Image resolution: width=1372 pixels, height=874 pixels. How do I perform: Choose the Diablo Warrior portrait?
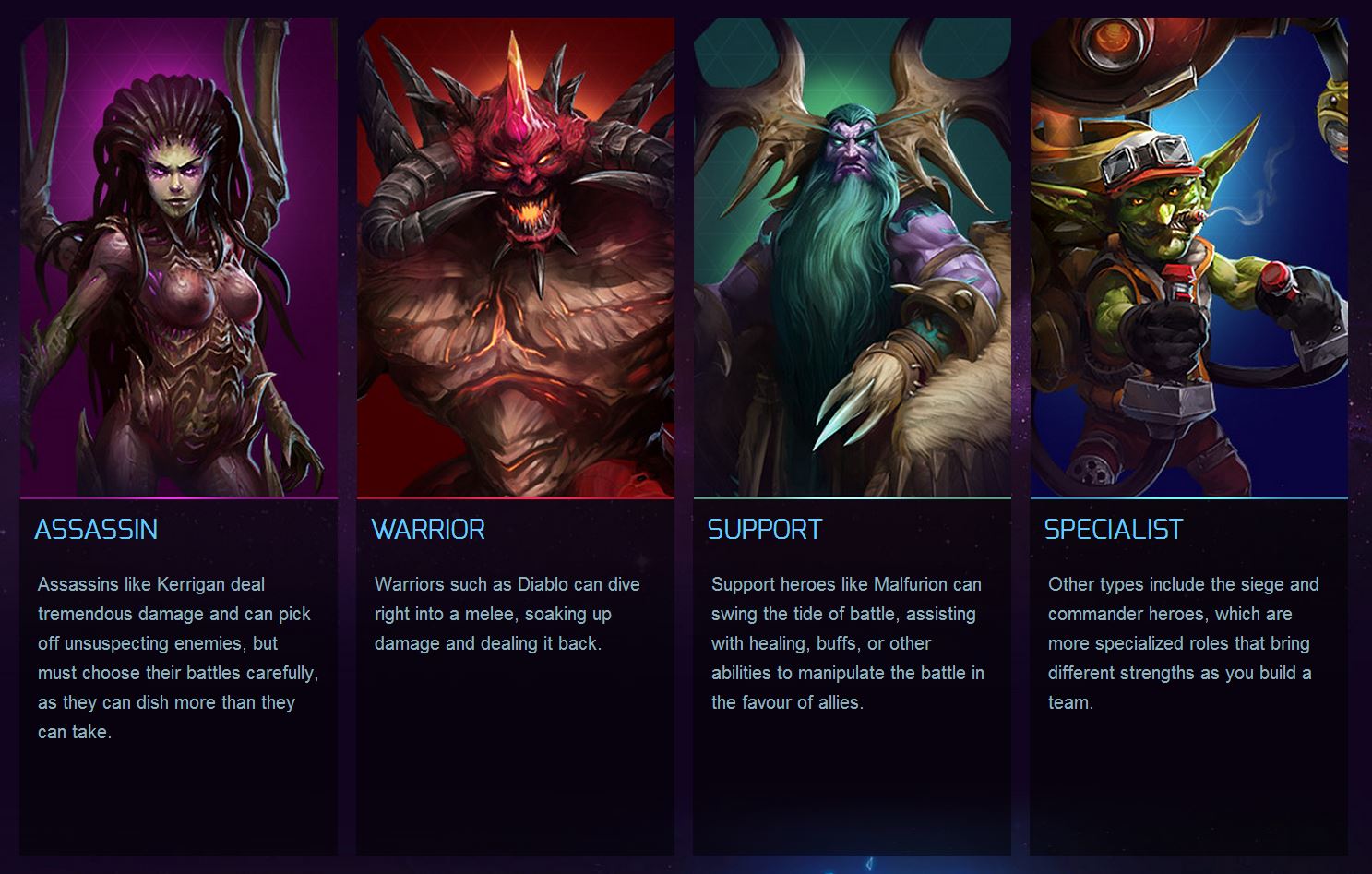515,258
